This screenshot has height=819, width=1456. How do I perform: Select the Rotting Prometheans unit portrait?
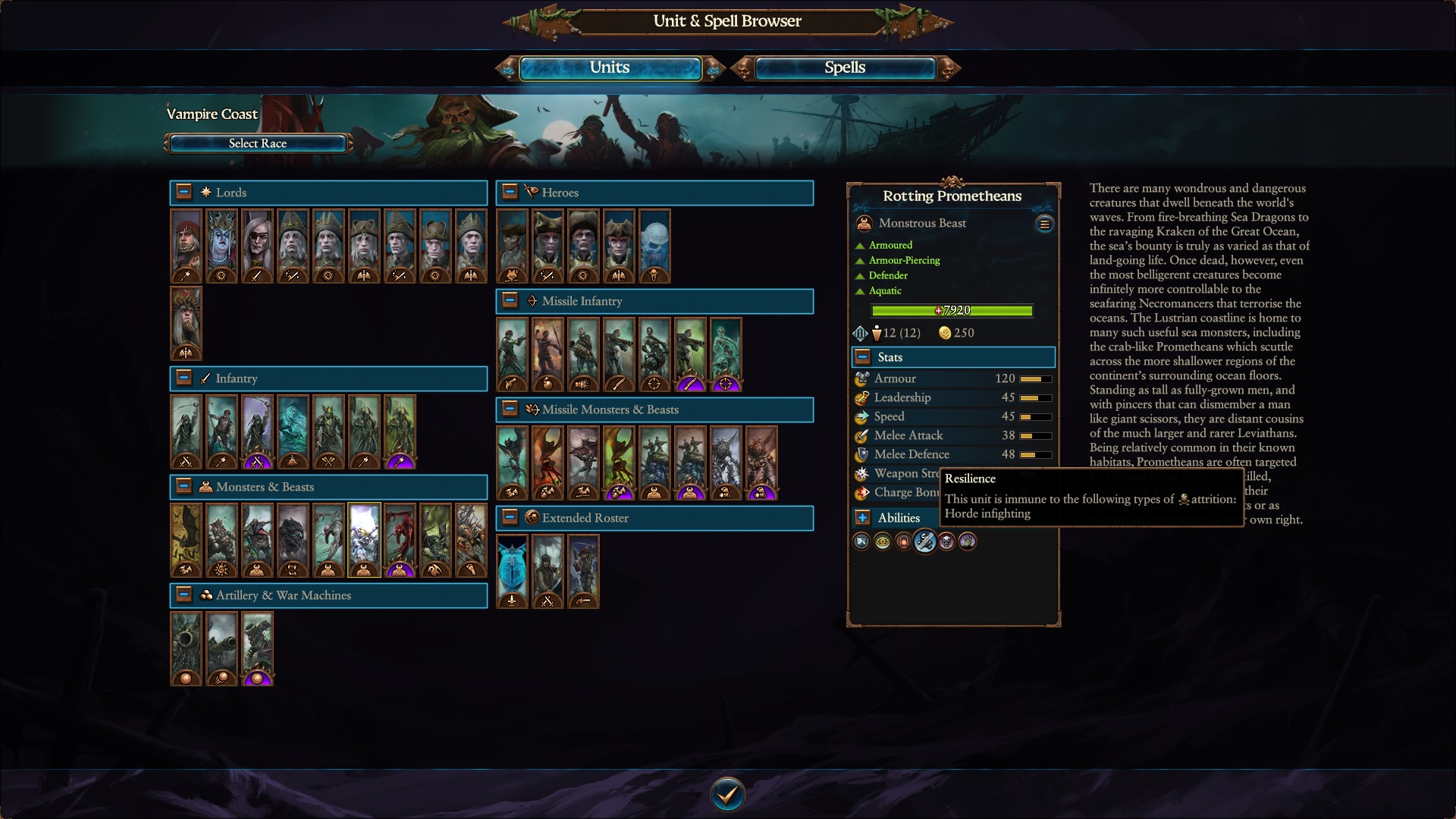click(x=363, y=540)
